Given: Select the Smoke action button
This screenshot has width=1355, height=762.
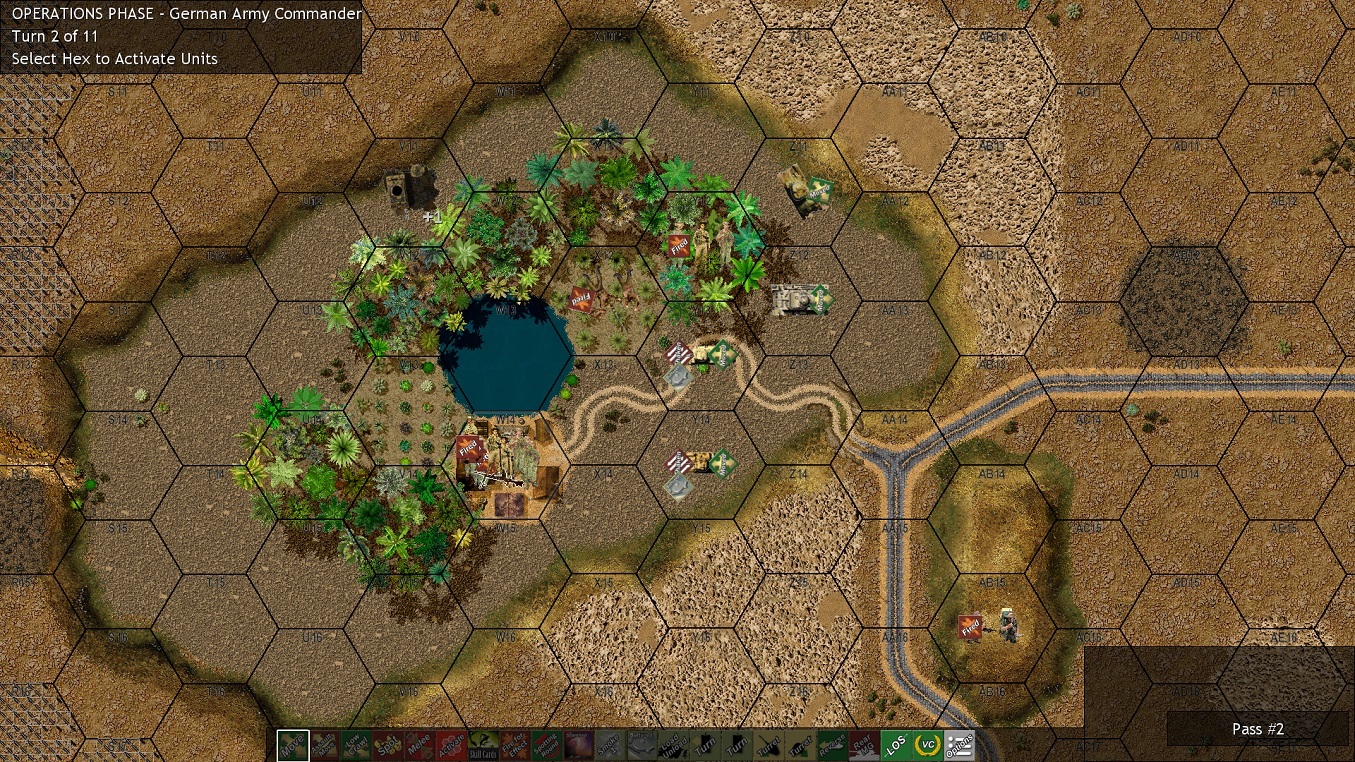Looking at the screenshot, I should [610, 746].
